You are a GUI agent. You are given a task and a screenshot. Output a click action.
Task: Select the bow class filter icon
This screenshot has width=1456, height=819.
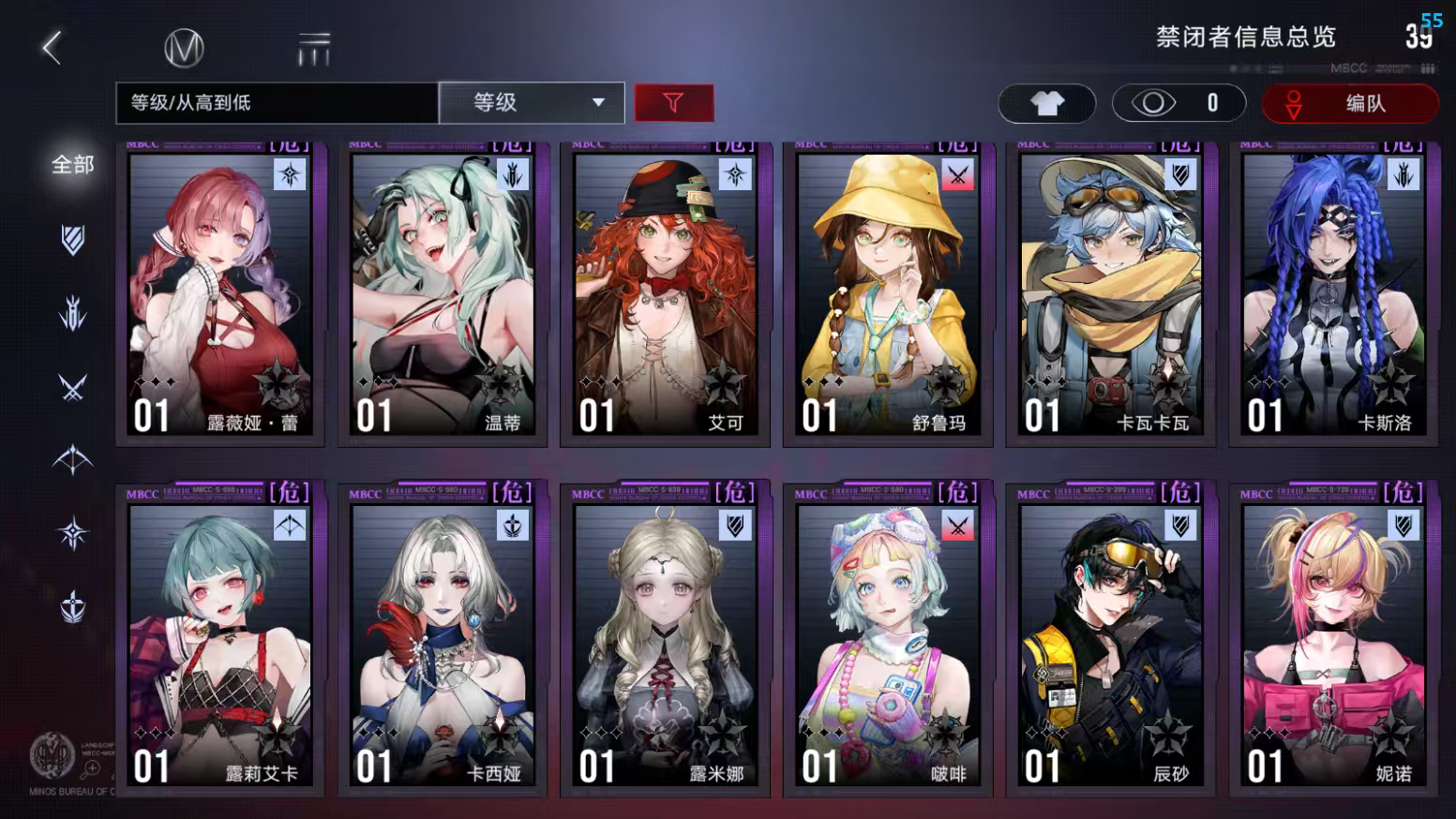pyautogui.click(x=73, y=458)
